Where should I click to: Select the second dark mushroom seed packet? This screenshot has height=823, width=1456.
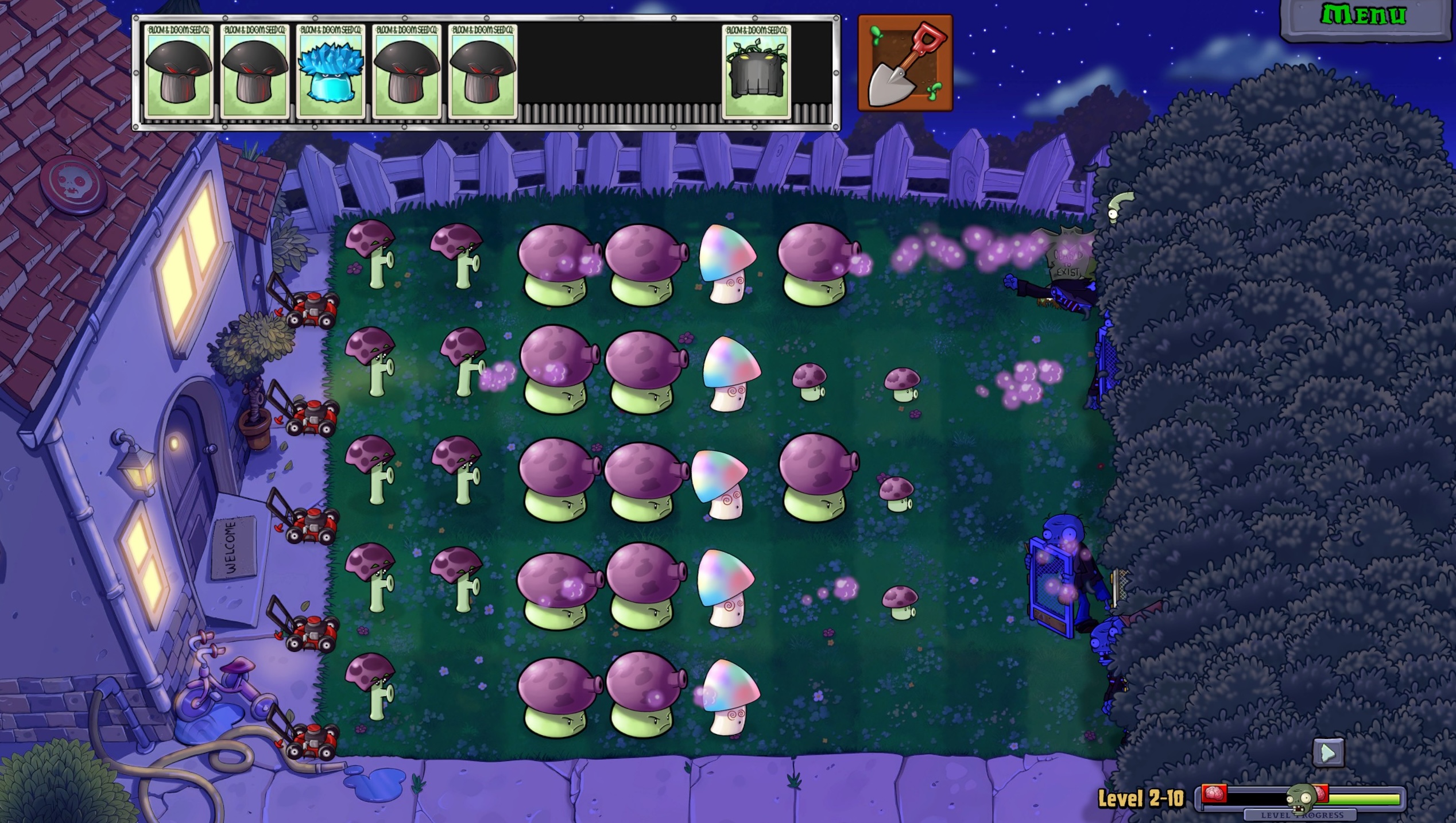(254, 72)
